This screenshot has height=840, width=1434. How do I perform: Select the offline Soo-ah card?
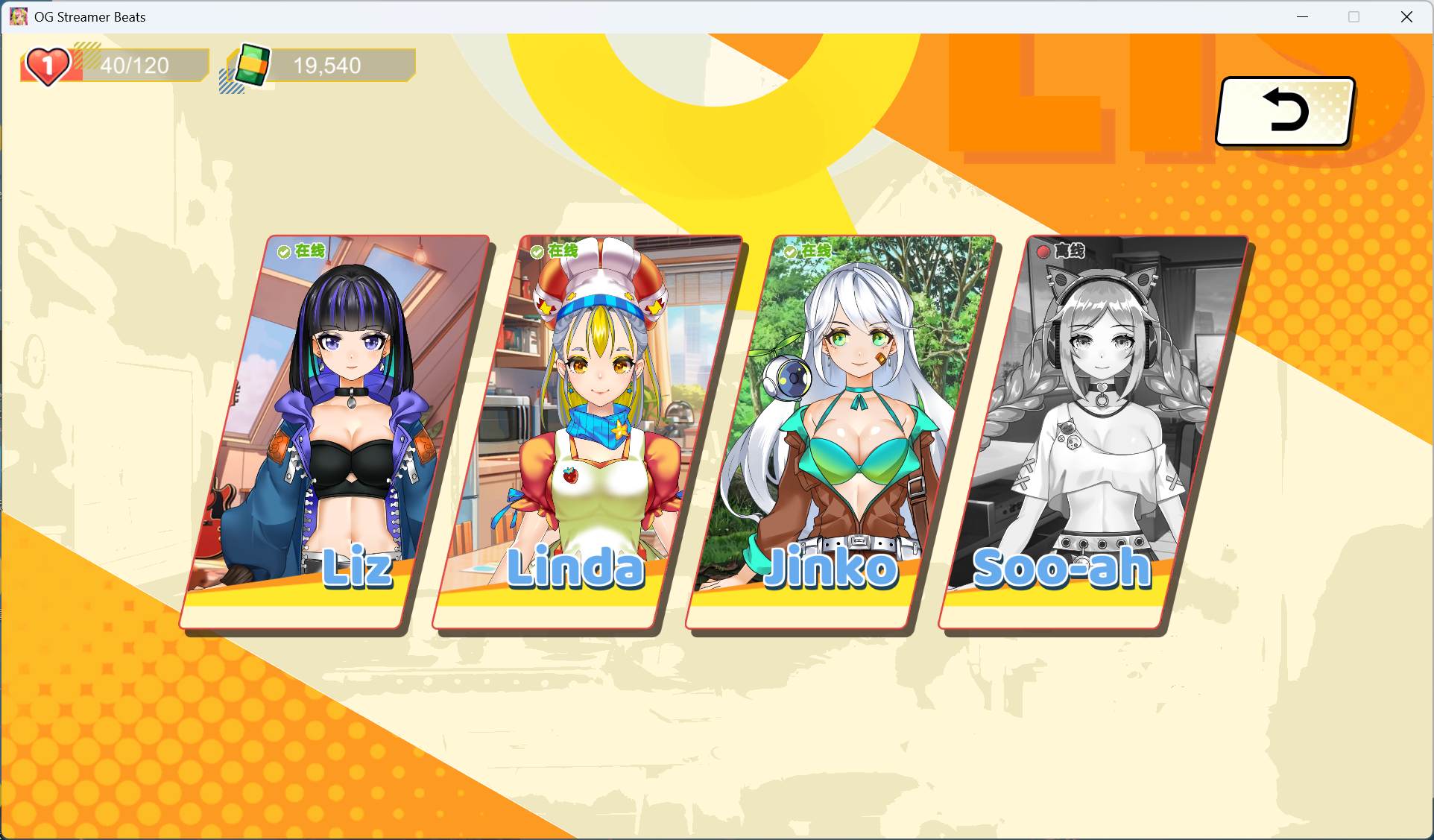tap(1094, 432)
